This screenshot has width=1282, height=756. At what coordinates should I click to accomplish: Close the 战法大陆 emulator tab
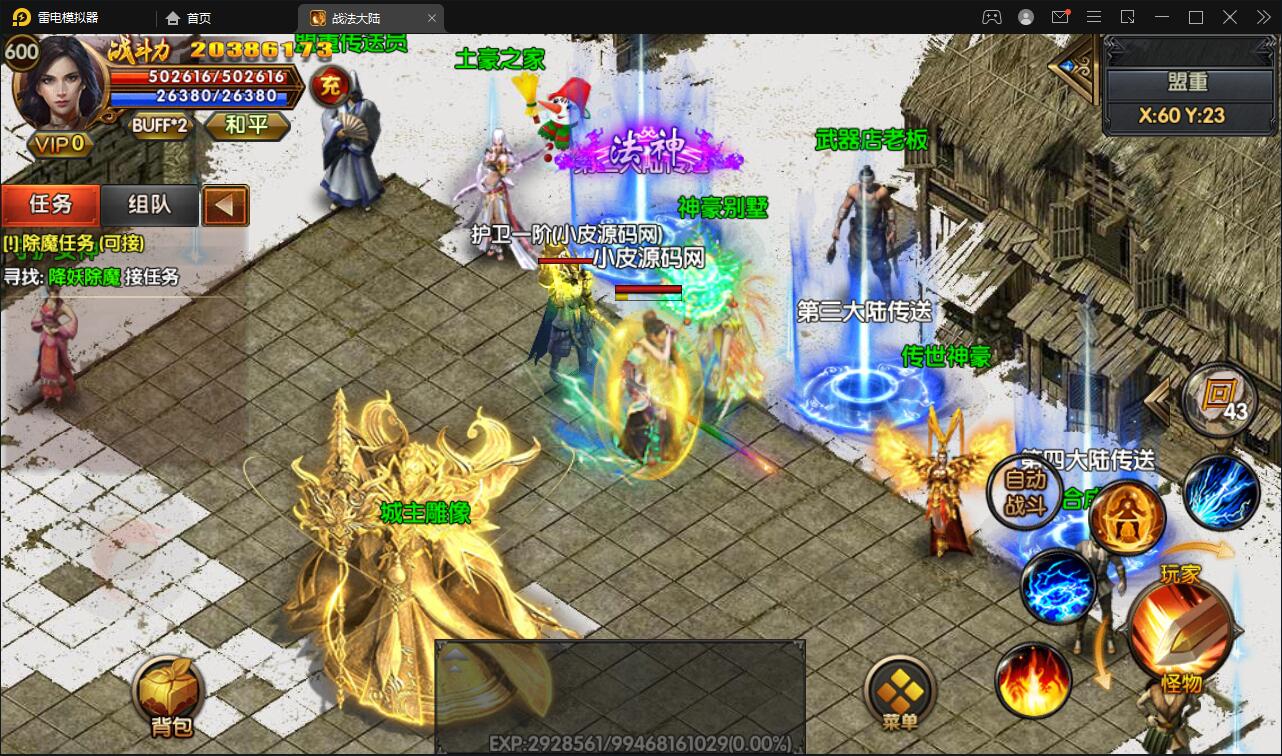(x=432, y=18)
